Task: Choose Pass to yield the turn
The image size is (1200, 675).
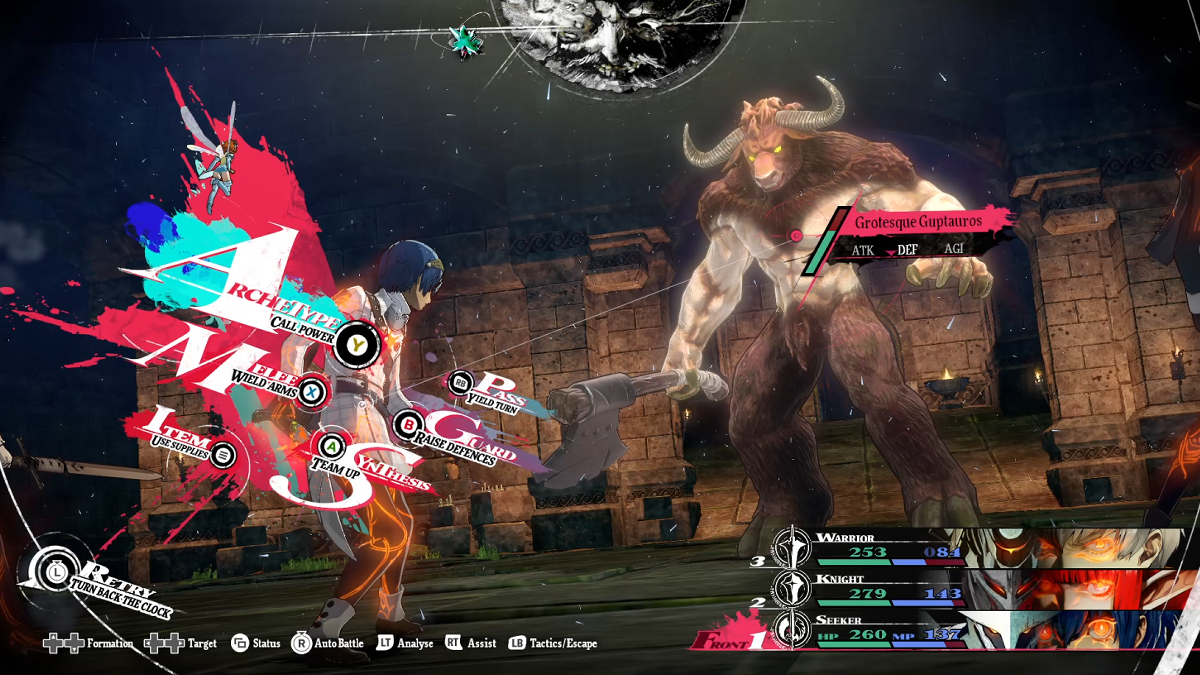Action: (461, 381)
